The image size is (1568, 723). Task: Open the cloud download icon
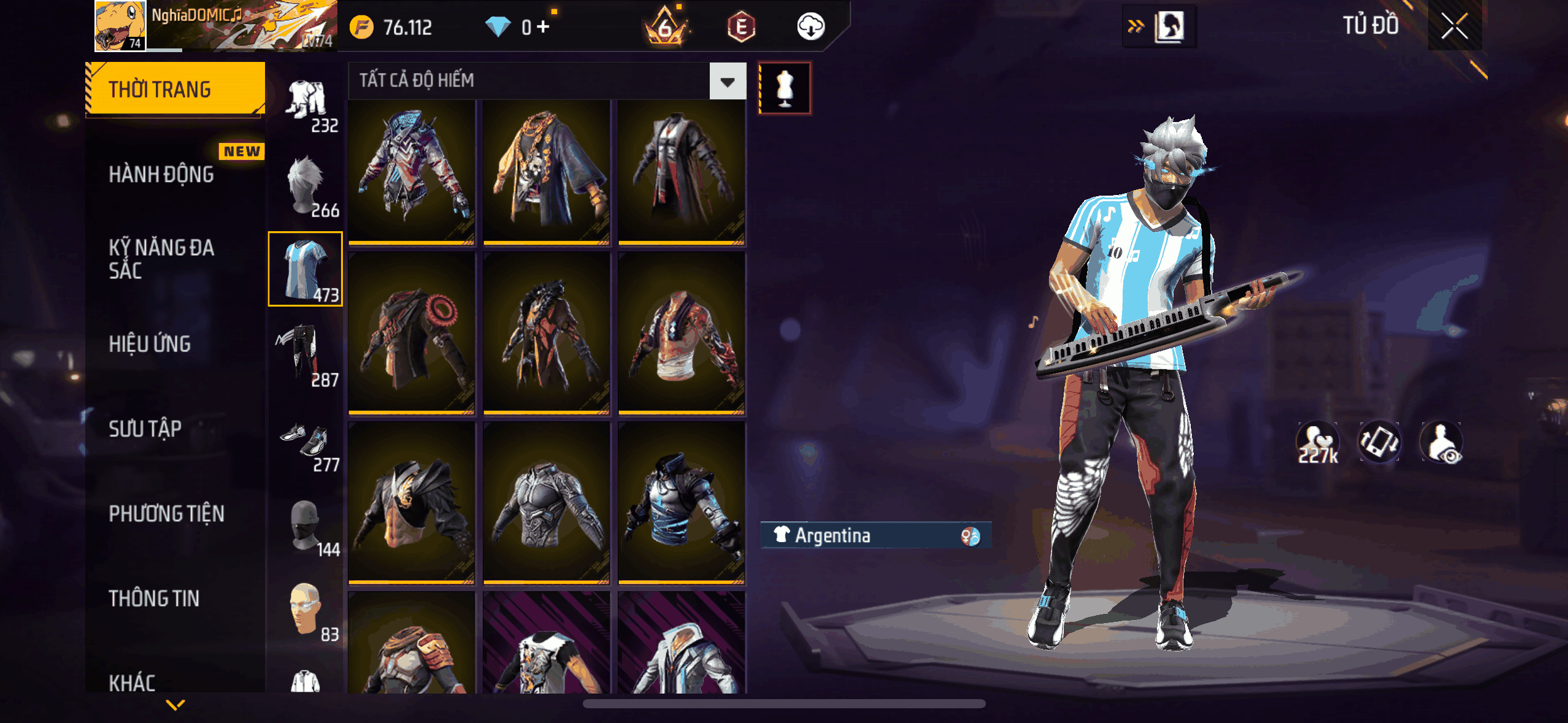810,26
